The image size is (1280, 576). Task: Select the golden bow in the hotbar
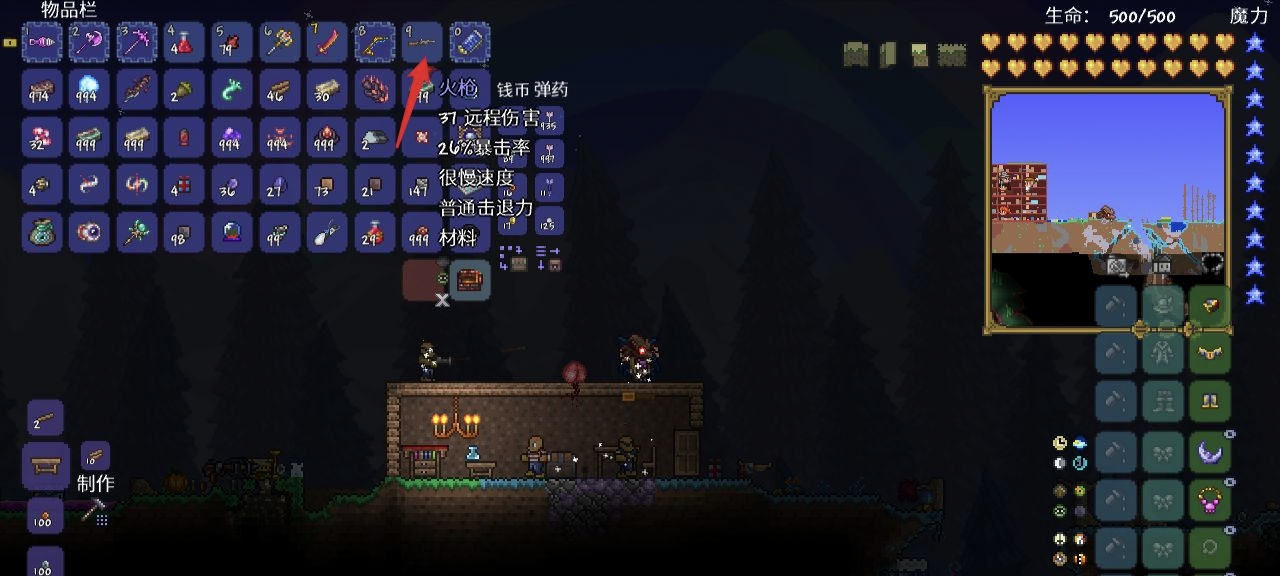pyautogui.click(x=374, y=43)
